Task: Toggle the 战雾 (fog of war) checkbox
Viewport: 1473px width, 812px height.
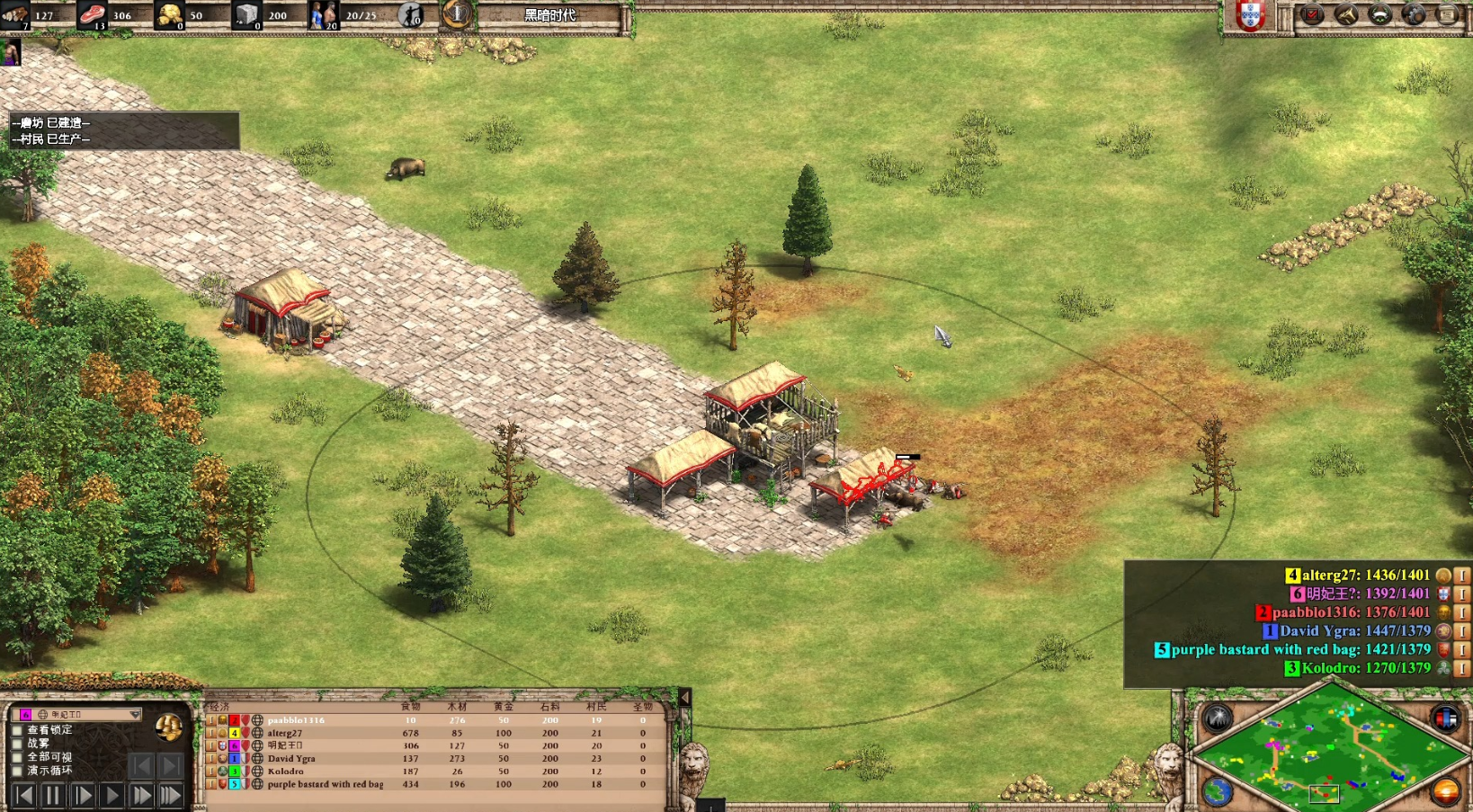Action: tap(17, 744)
